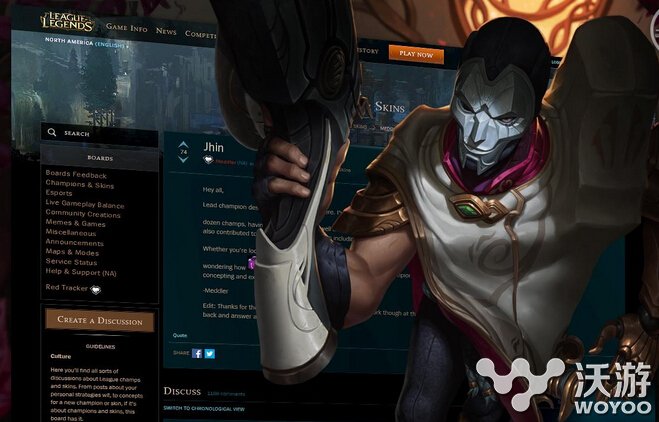Viewport: 659px width, 422px height.
Task: Go to the News section
Action: click(x=166, y=31)
